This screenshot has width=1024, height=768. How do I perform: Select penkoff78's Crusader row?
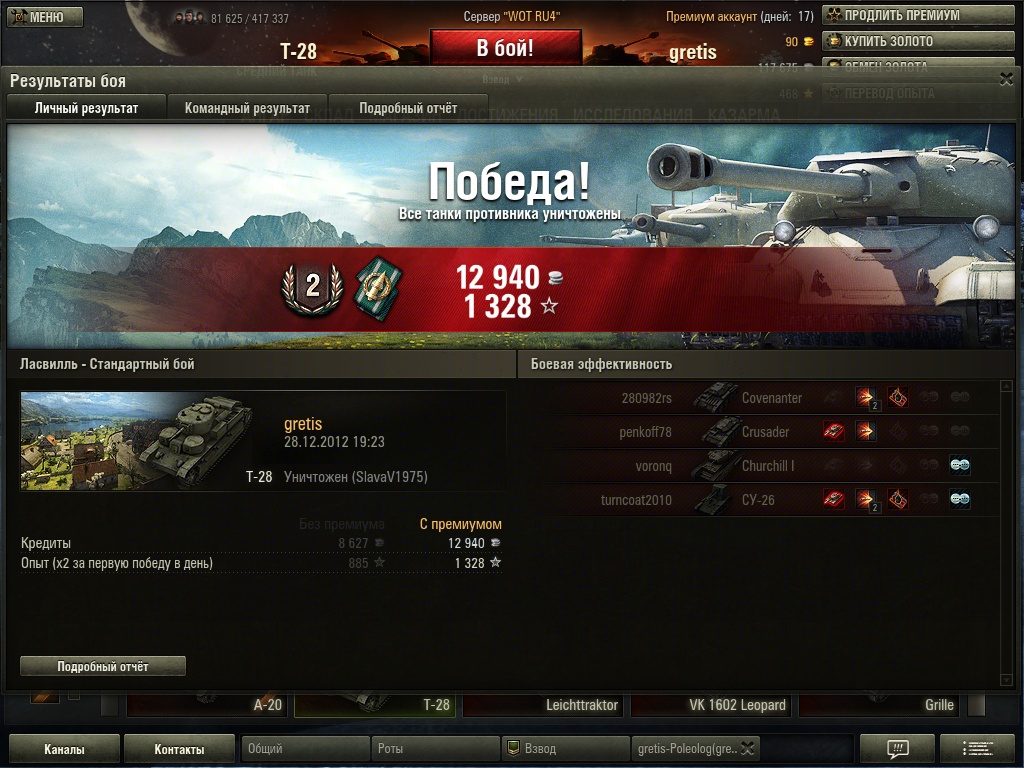point(760,432)
